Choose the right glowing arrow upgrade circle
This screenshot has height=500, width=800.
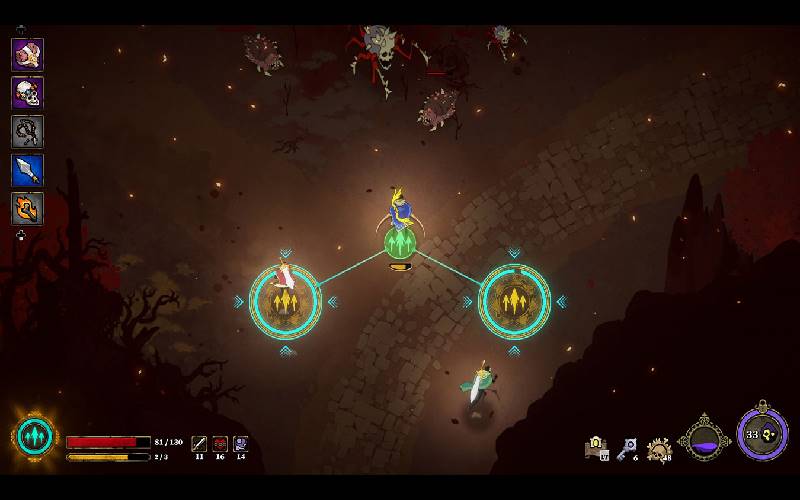coord(515,301)
